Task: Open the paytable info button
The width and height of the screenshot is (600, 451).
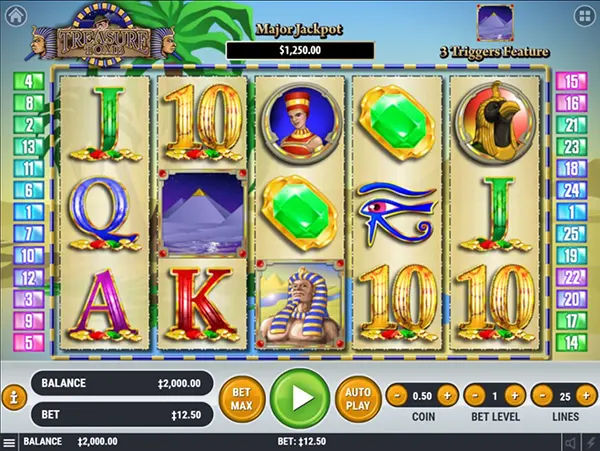Action: coord(14,397)
